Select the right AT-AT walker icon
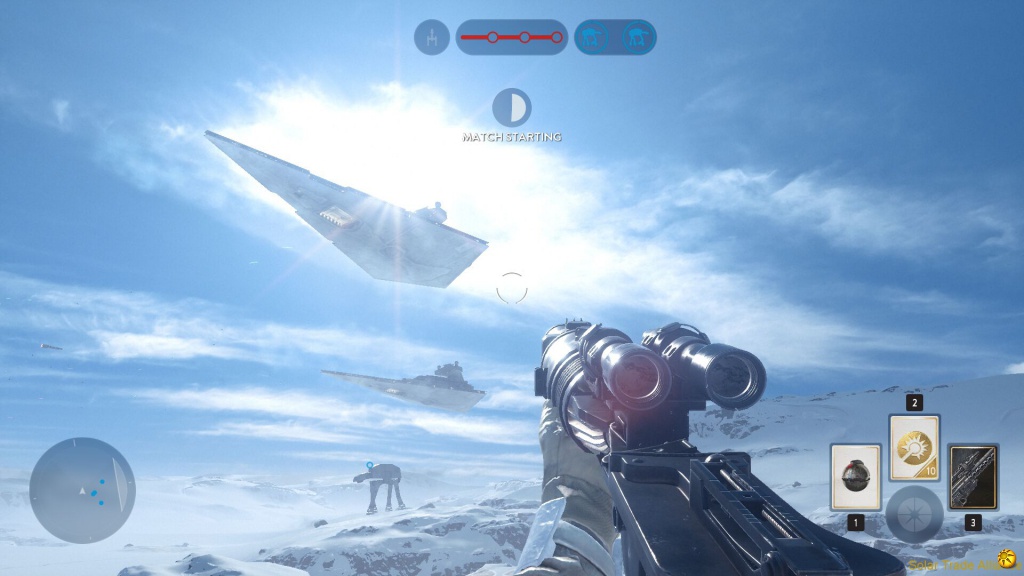The width and height of the screenshot is (1024, 576). 636,38
